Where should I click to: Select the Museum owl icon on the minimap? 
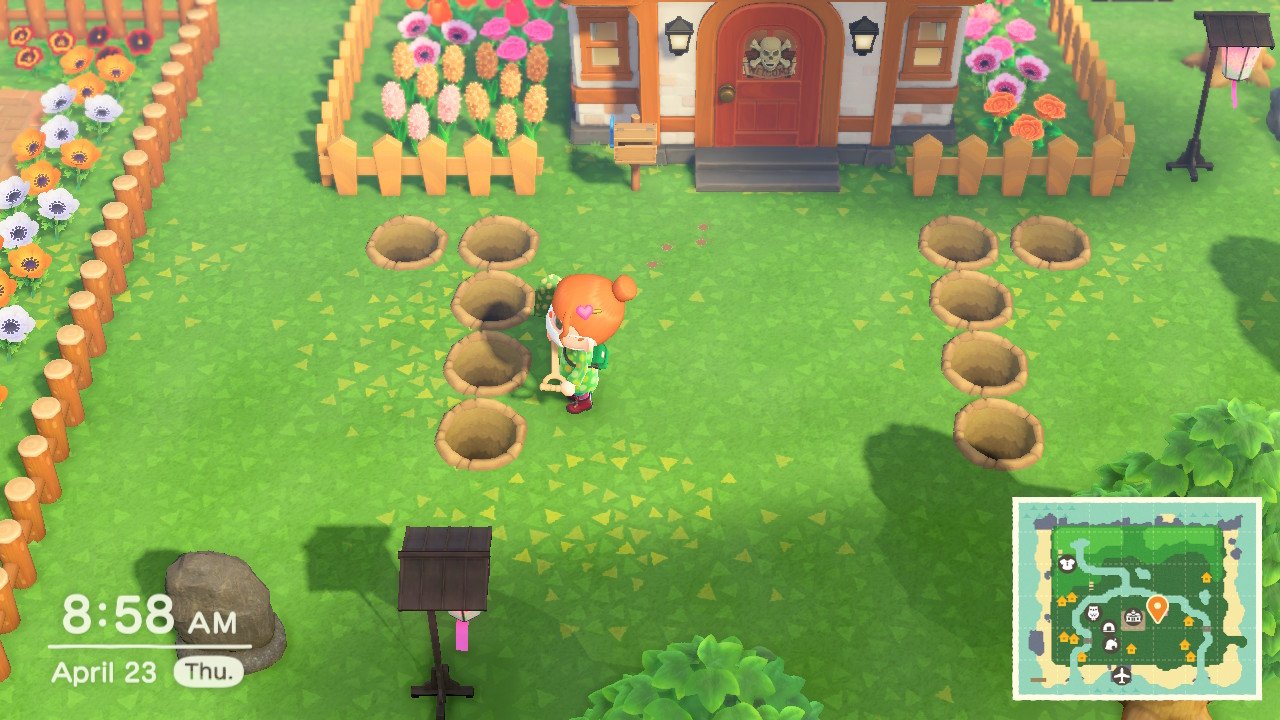(1092, 611)
